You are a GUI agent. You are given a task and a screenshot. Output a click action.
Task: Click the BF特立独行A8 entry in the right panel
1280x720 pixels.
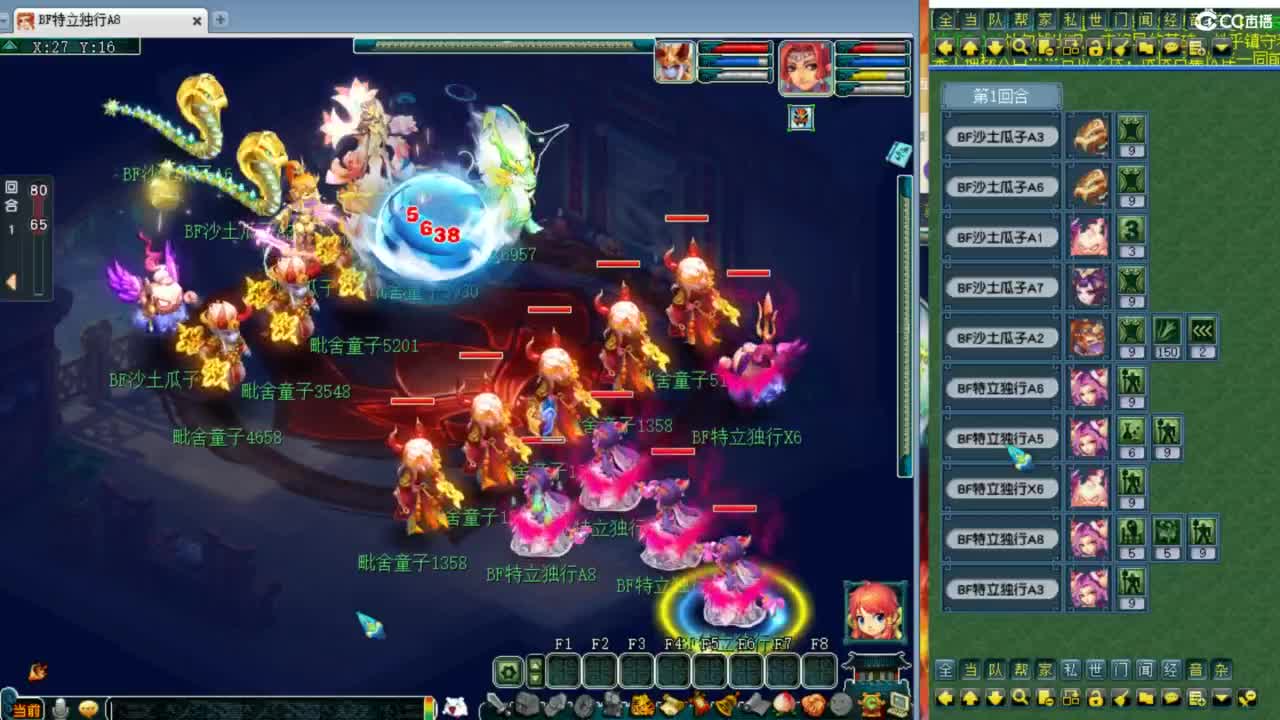(1003, 537)
